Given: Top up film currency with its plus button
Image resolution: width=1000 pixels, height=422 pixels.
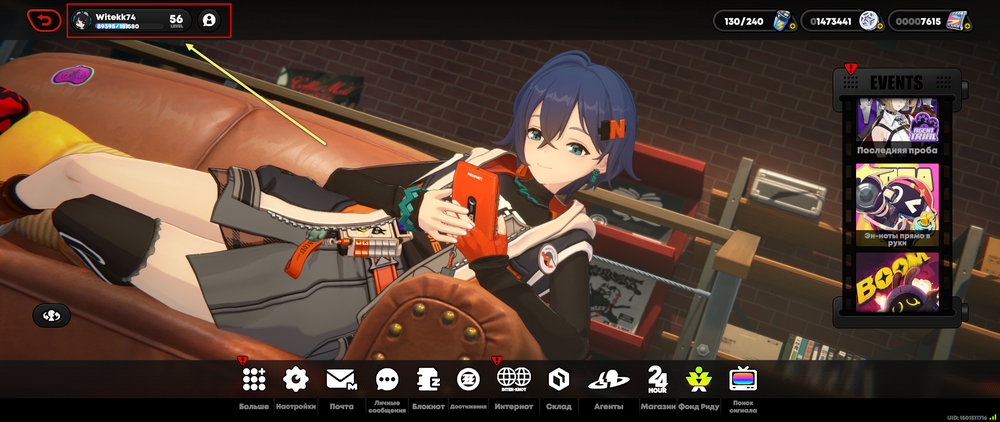Looking at the screenshot, I should tap(967, 26).
